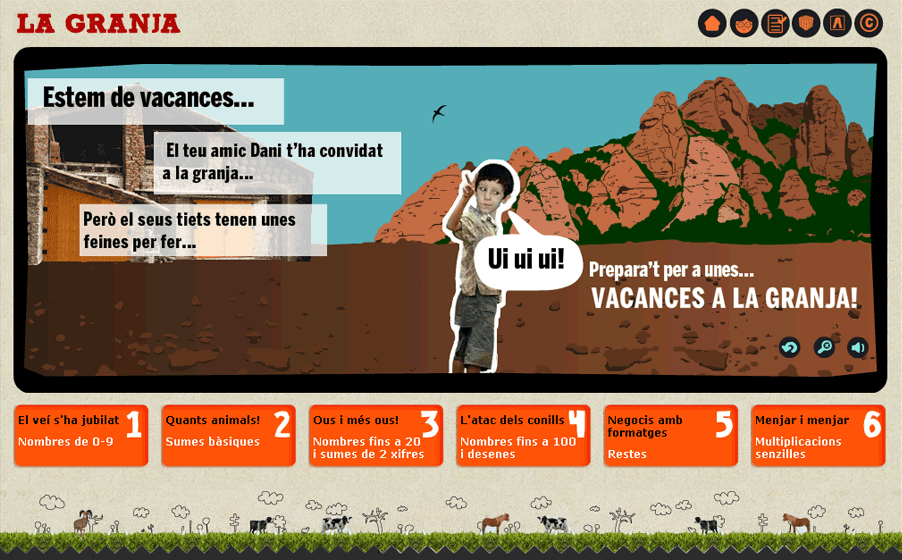
Task: Open the cube icon in the top bar
Action: [x=806, y=23]
